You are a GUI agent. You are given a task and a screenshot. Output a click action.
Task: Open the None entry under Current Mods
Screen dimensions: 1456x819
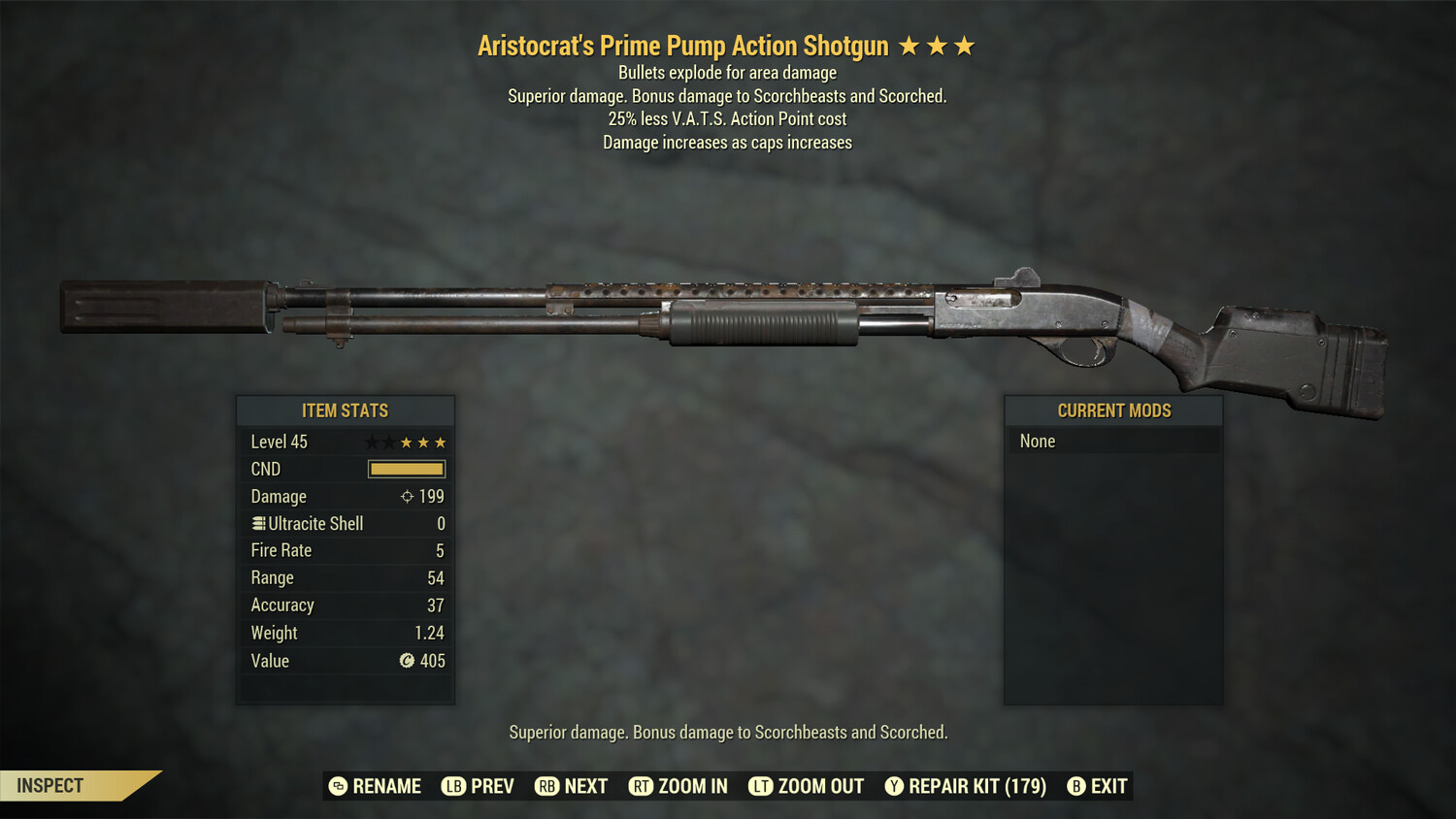pos(1037,441)
